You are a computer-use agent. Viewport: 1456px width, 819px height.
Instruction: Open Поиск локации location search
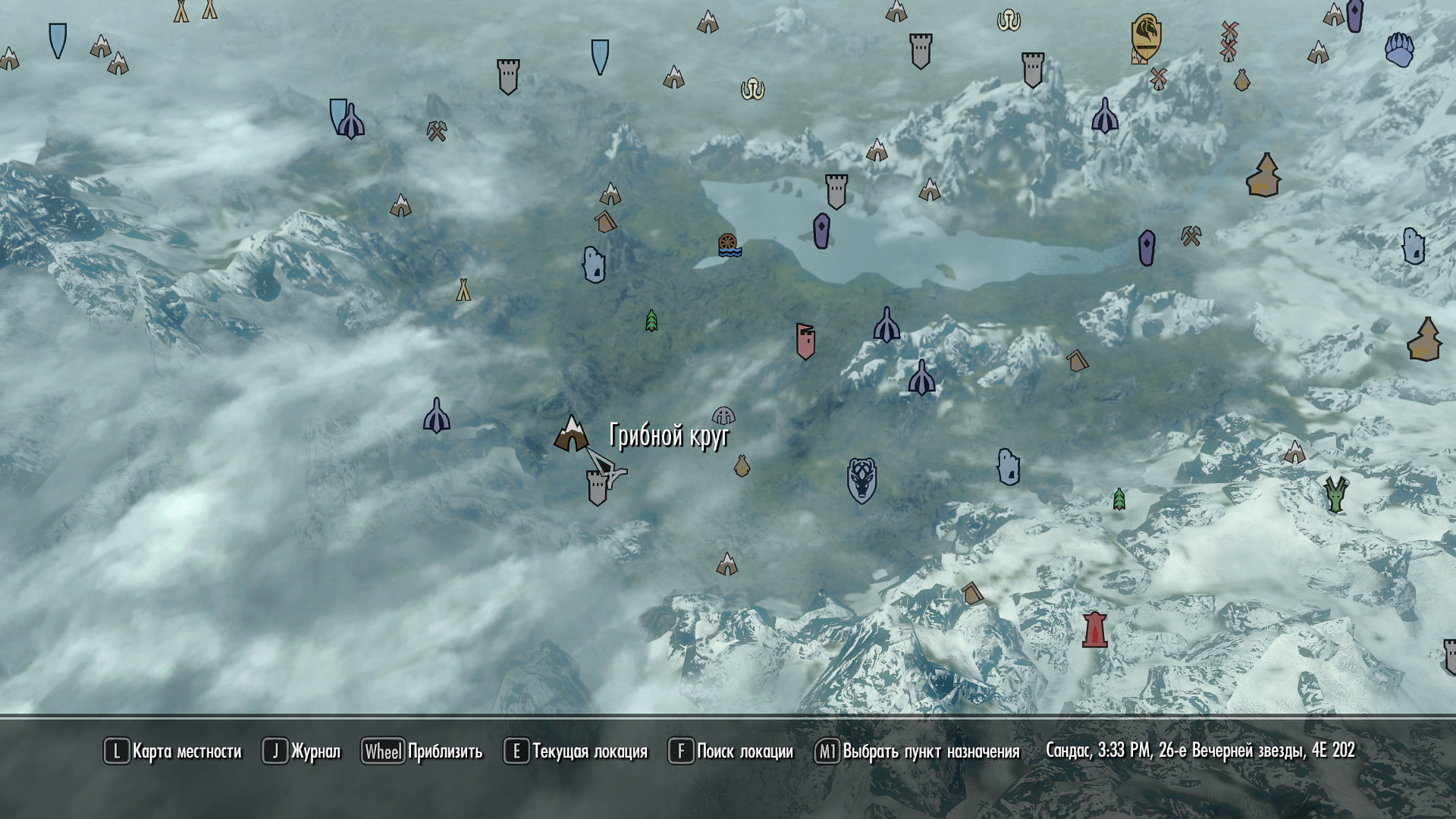tap(731, 752)
